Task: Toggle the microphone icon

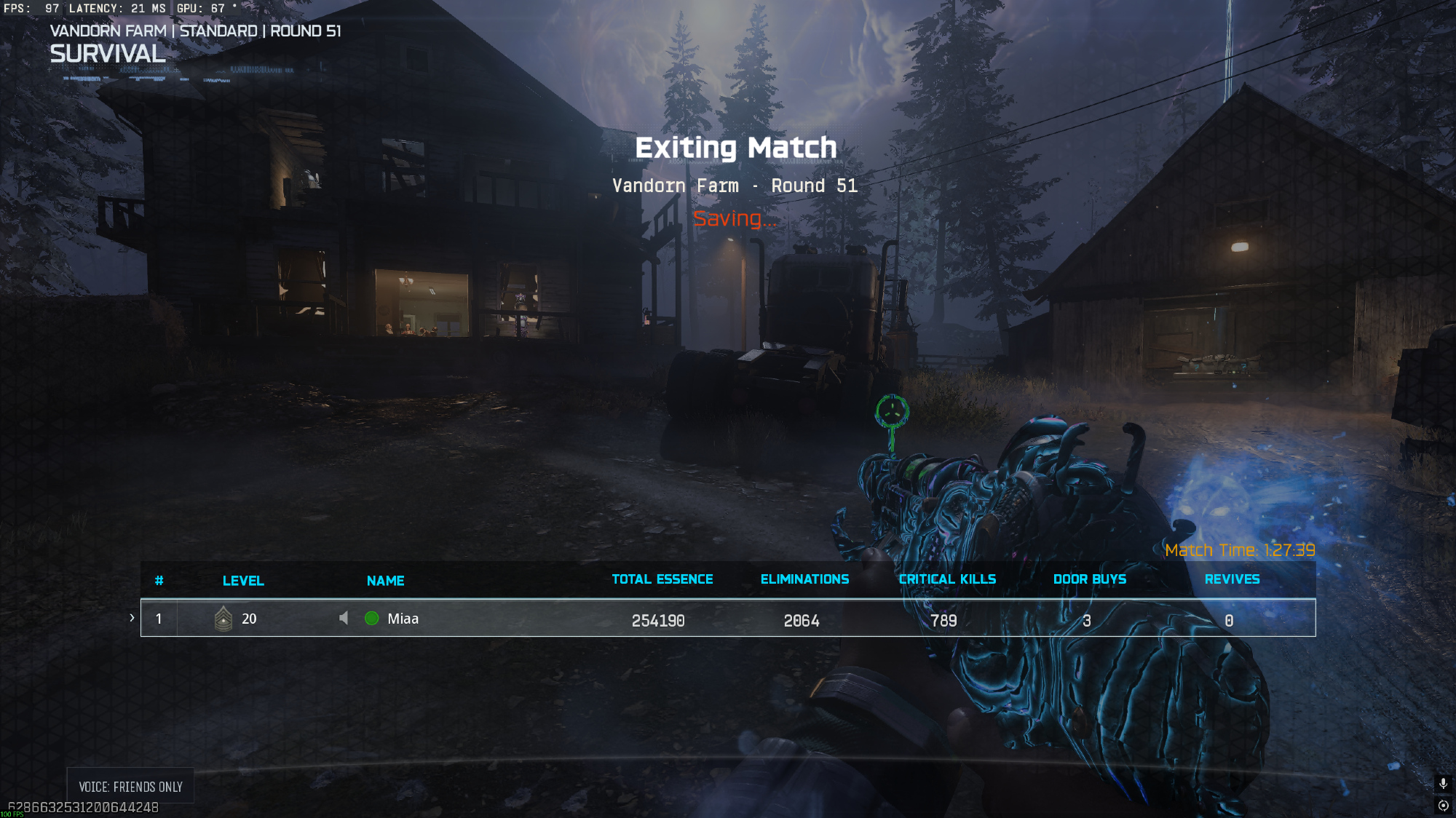Action: 1443,784
